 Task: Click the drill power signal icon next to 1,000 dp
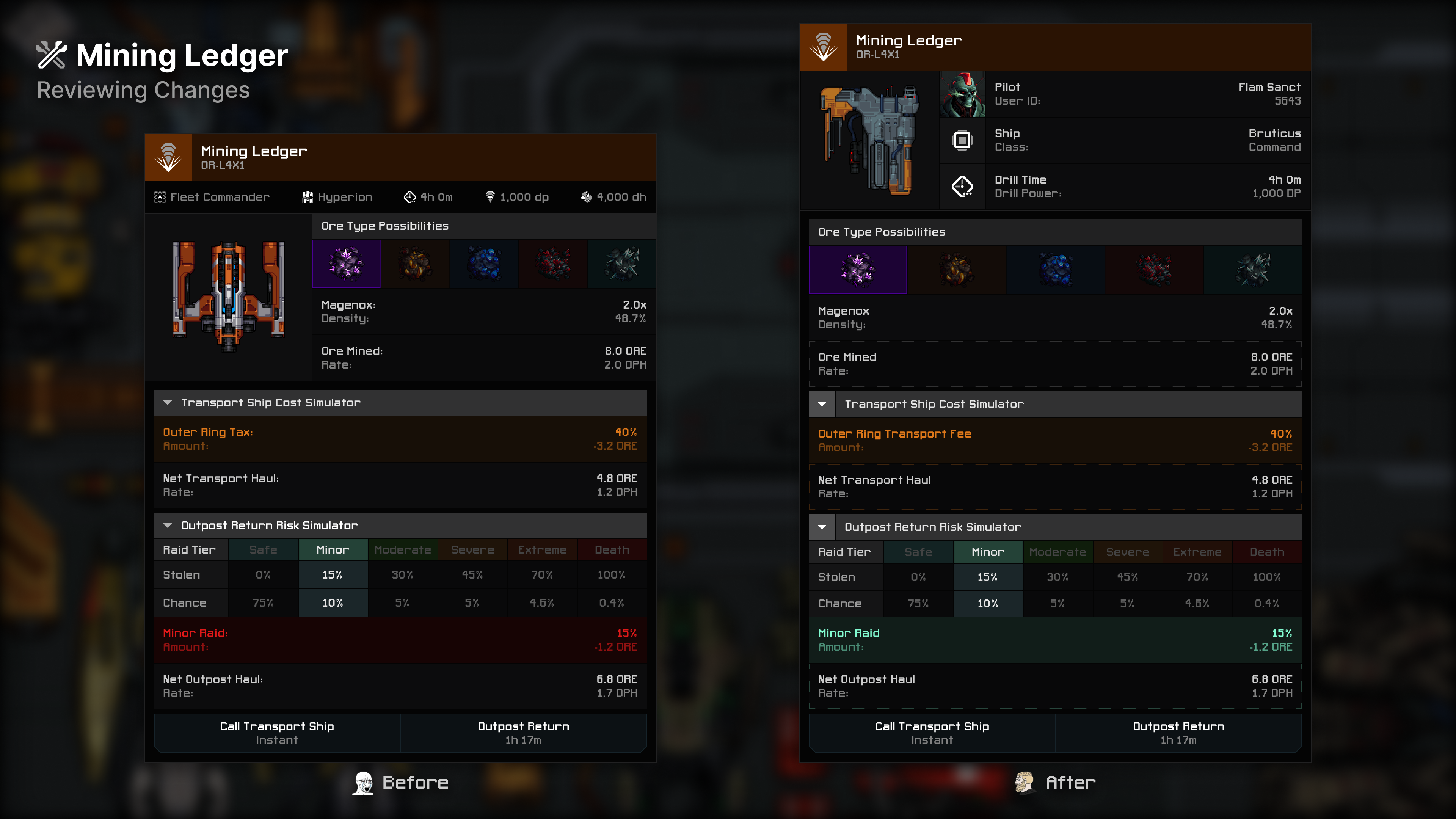[x=490, y=197]
